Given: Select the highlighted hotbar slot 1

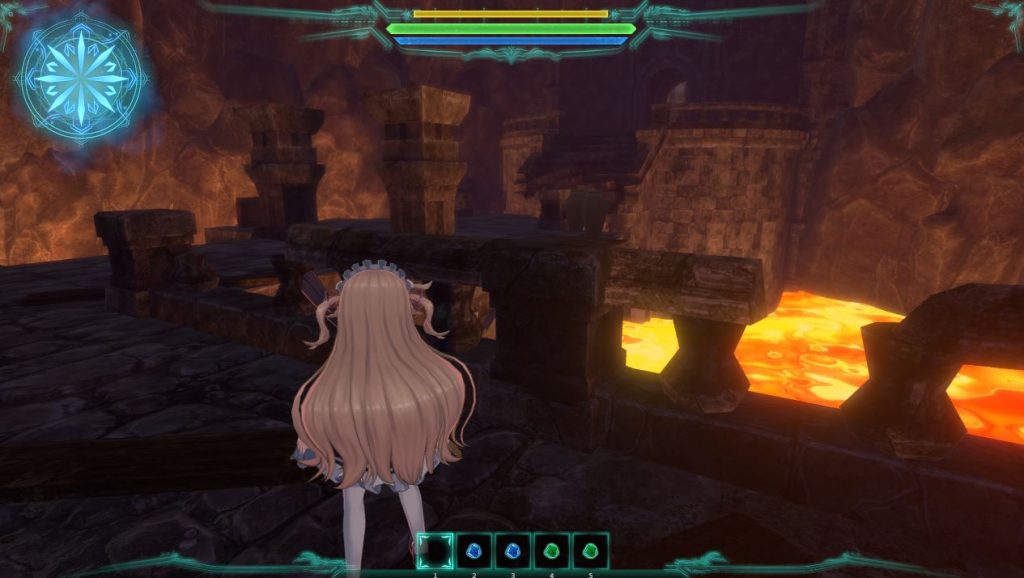Looking at the screenshot, I should (x=435, y=551).
